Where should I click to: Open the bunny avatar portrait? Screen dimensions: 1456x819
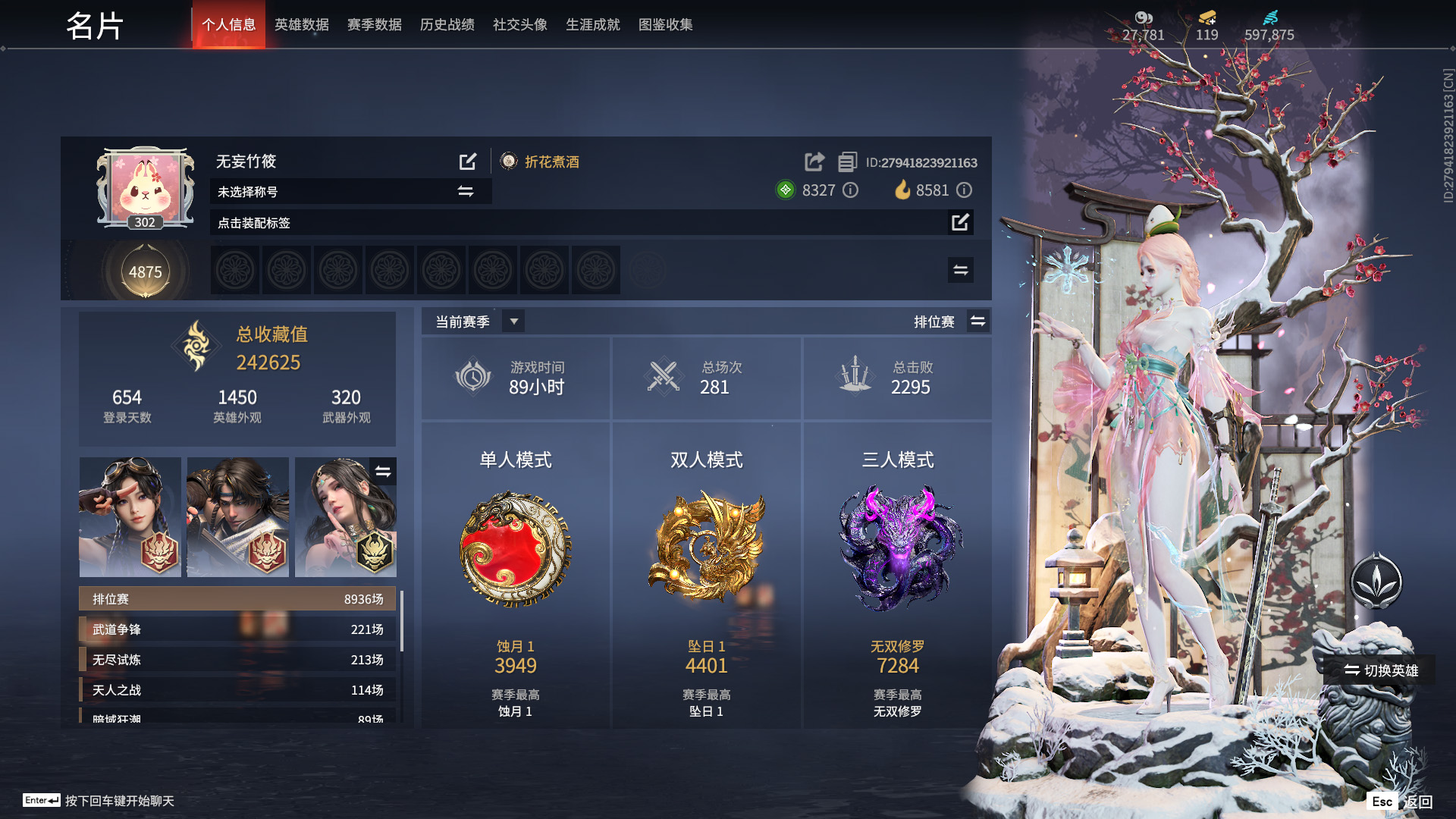click(x=145, y=187)
